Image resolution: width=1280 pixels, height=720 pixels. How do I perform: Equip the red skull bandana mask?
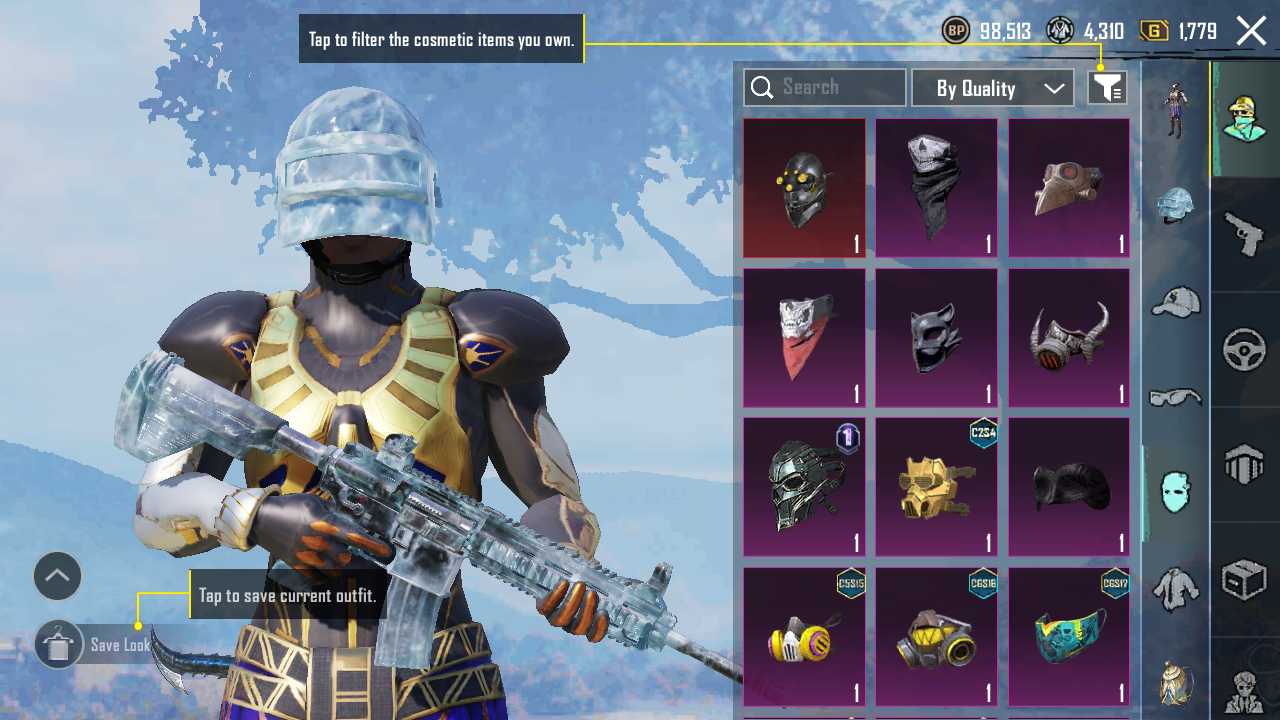(x=804, y=338)
